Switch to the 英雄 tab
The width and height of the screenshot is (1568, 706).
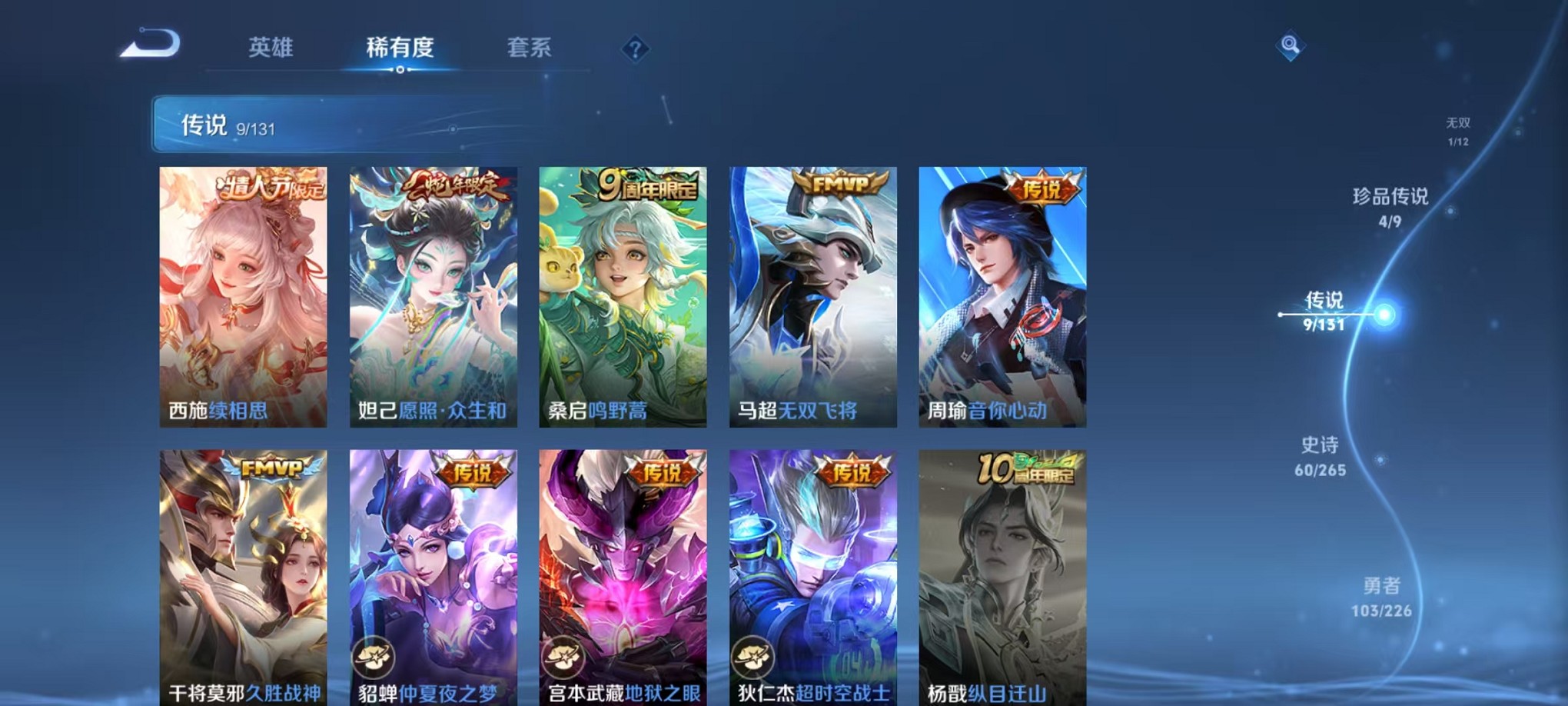point(271,48)
